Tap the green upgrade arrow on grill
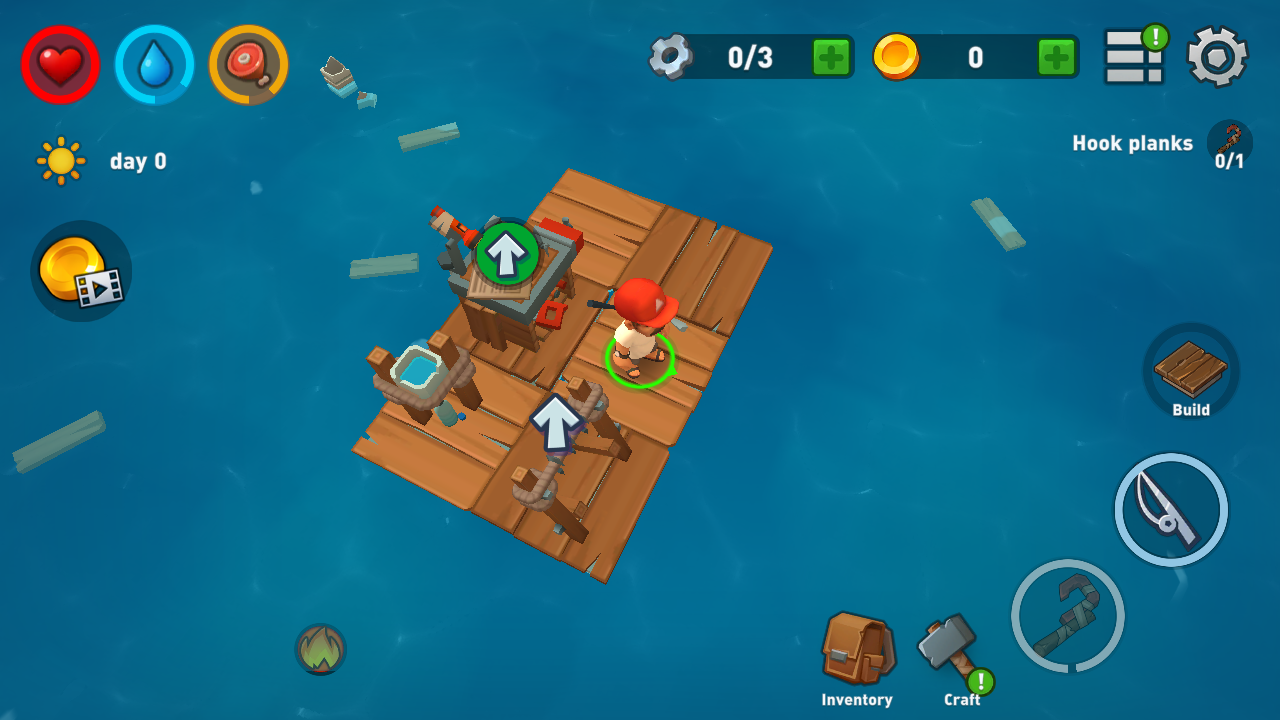Image resolution: width=1280 pixels, height=720 pixels. click(507, 254)
